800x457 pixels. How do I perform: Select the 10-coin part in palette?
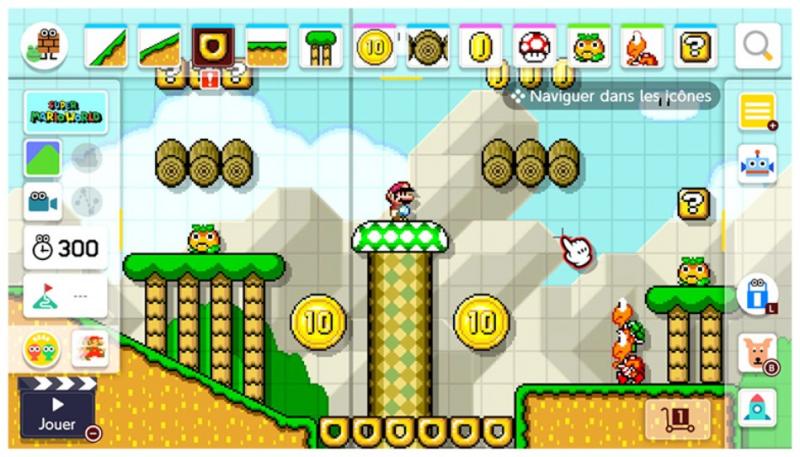pyautogui.click(x=376, y=46)
